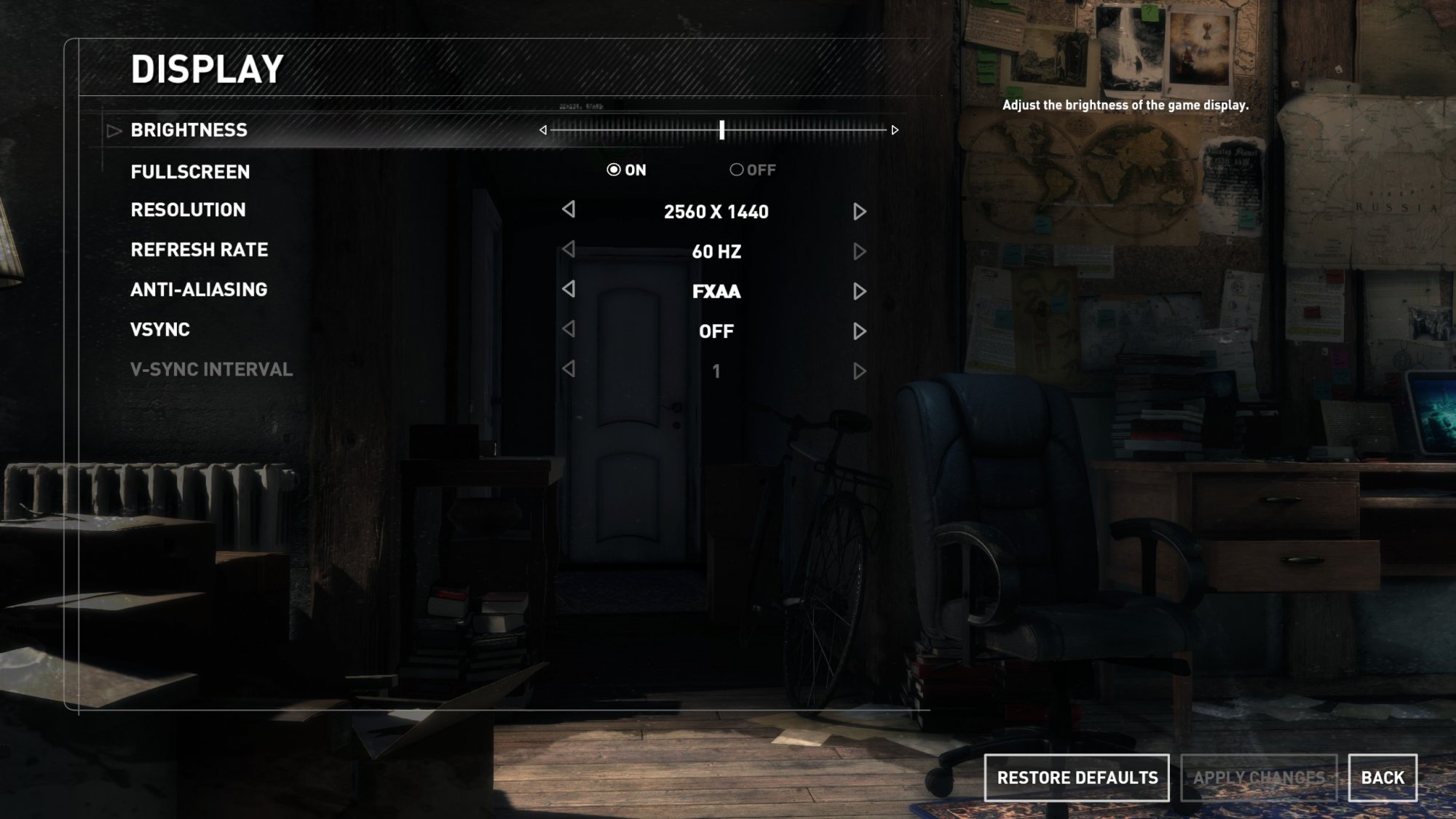The height and width of the screenshot is (819, 1456).
Task: Switch to previous Anti-Aliasing mode
Action: click(x=569, y=290)
